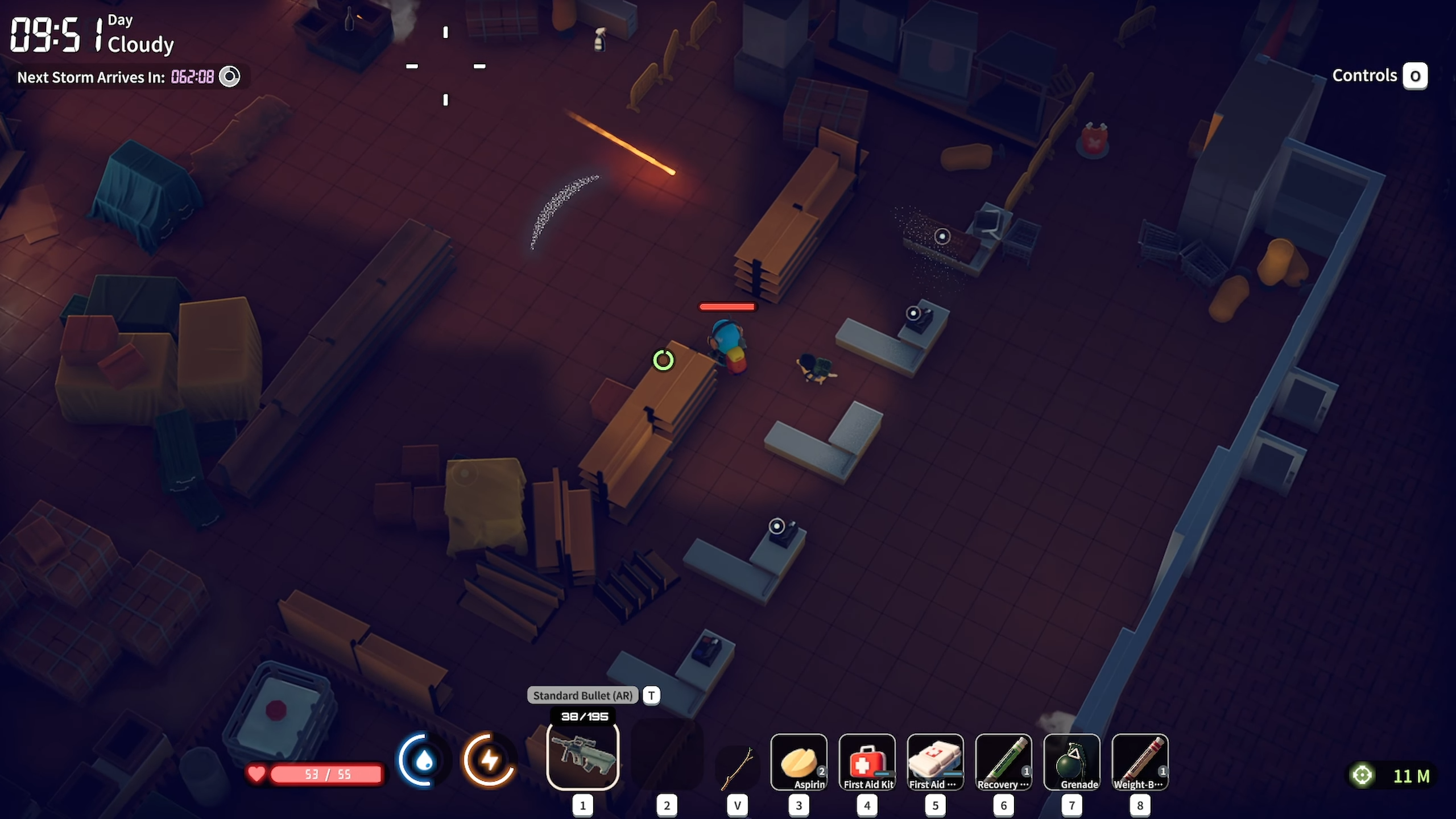Open the Controls menu via O button
Image resolution: width=1456 pixels, height=819 pixels.
[x=1415, y=76]
